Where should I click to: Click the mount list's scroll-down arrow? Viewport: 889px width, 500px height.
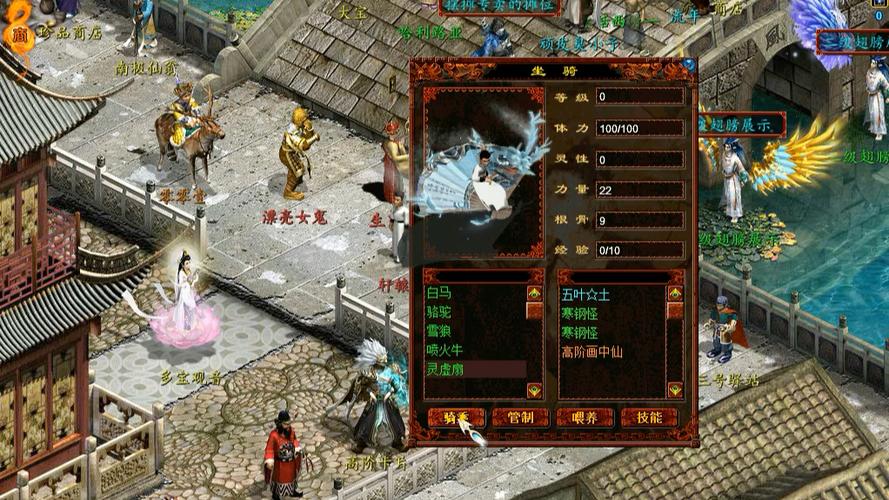point(535,390)
